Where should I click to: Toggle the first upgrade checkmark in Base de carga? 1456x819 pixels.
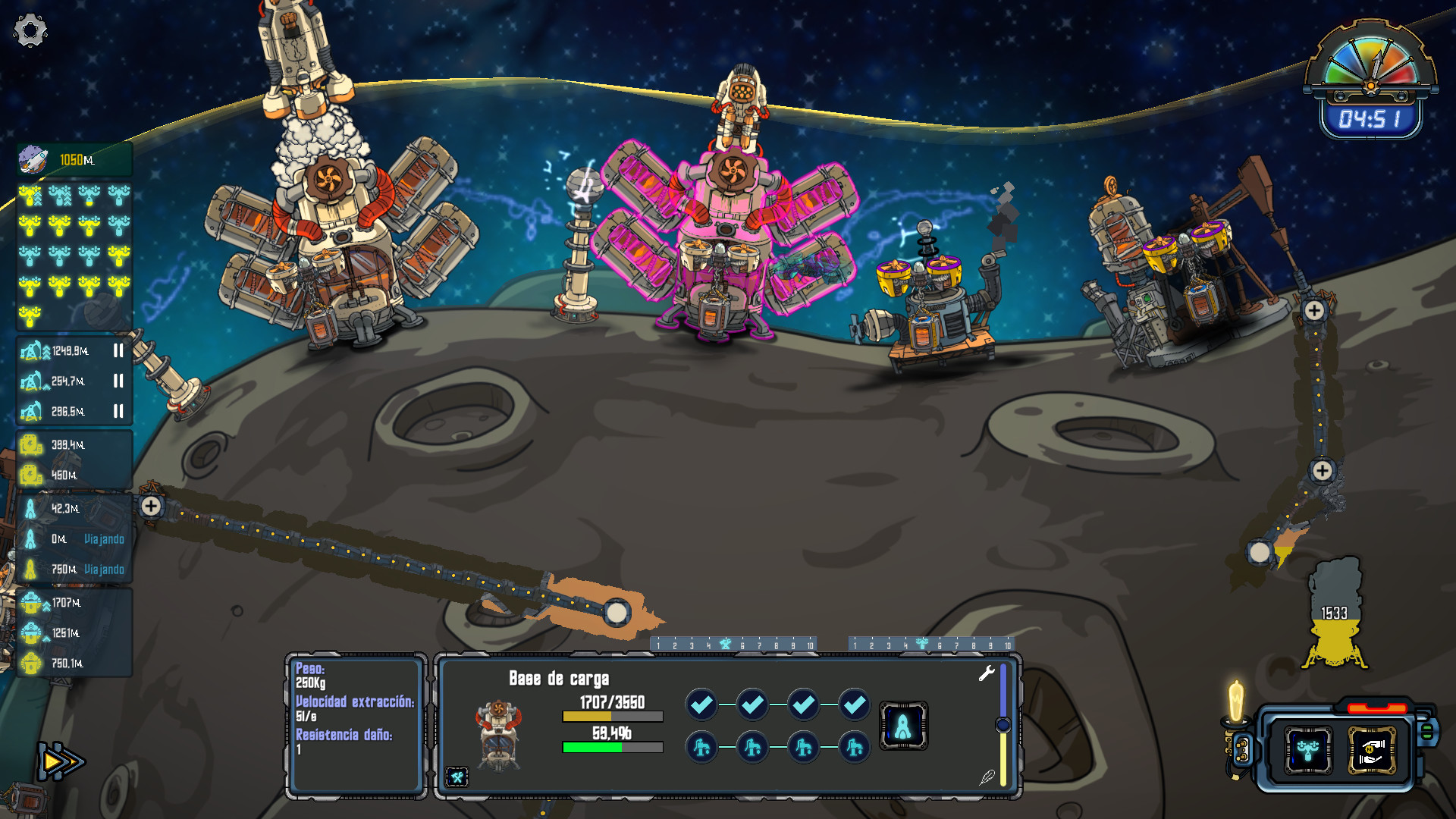[701, 704]
